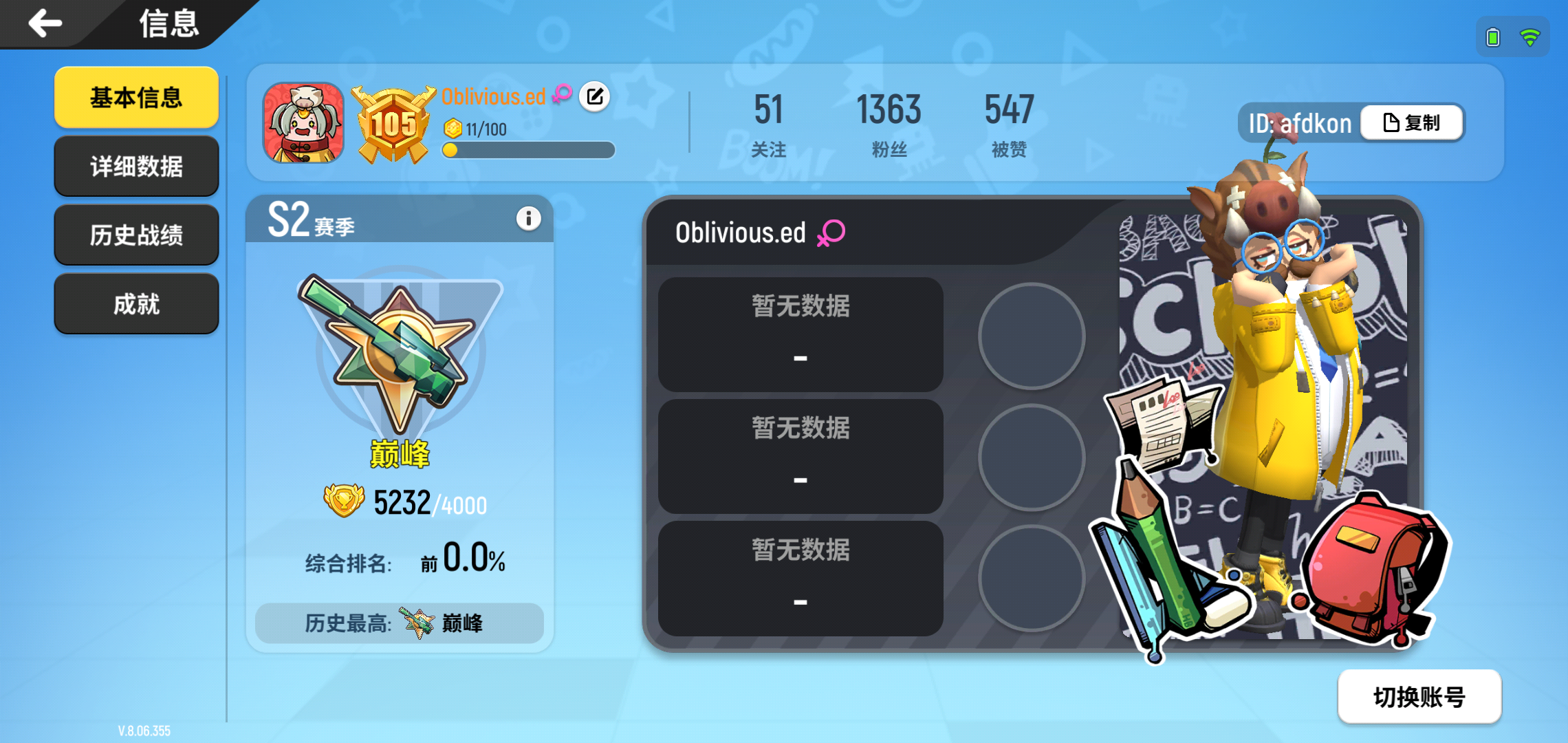Switch to the 详细数据 tab

pyautogui.click(x=135, y=166)
